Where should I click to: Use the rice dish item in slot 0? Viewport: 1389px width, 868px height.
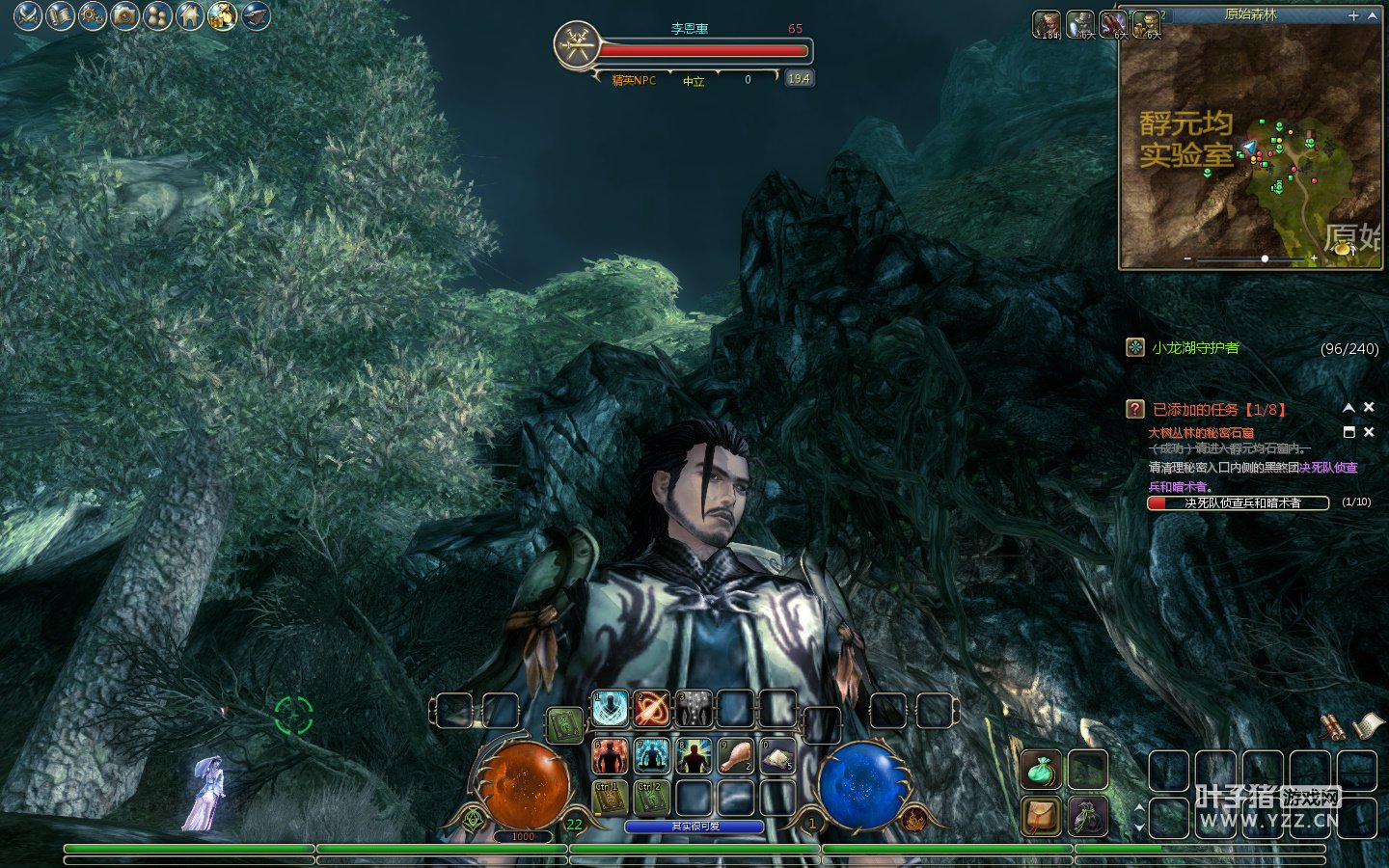(777, 756)
